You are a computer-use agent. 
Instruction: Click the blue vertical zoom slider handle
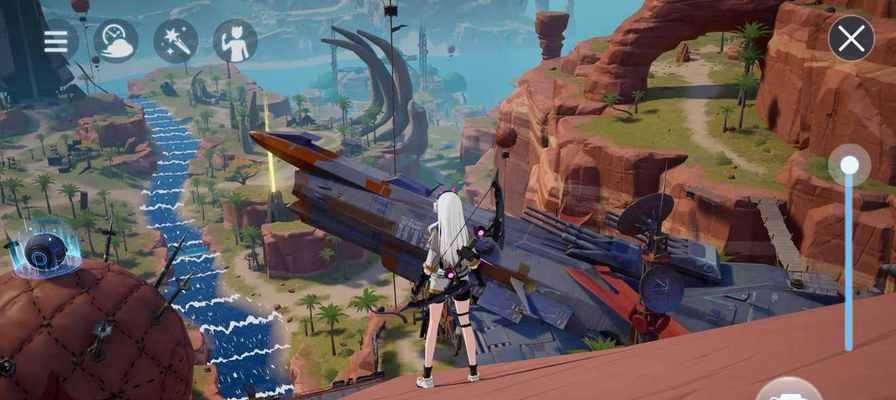point(849,165)
